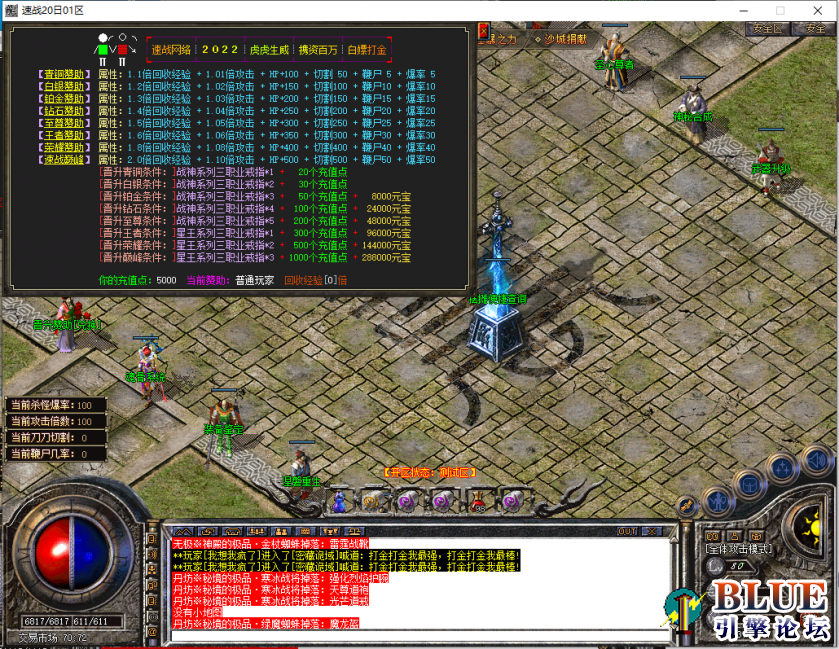Use the blue potion in the hotbar
The image size is (839, 649).
tap(339, 500)
